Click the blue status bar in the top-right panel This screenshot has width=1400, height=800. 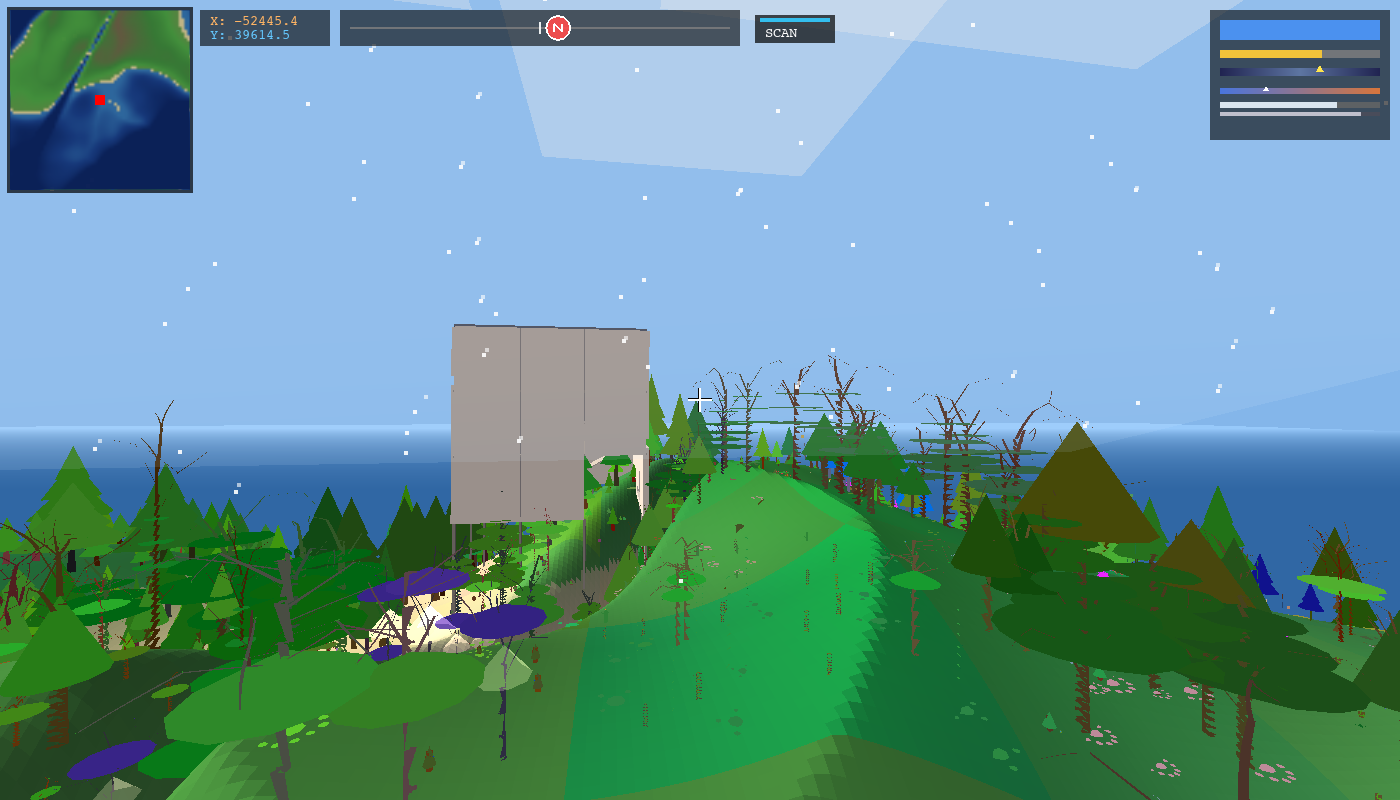click(x=1300, y=30)
